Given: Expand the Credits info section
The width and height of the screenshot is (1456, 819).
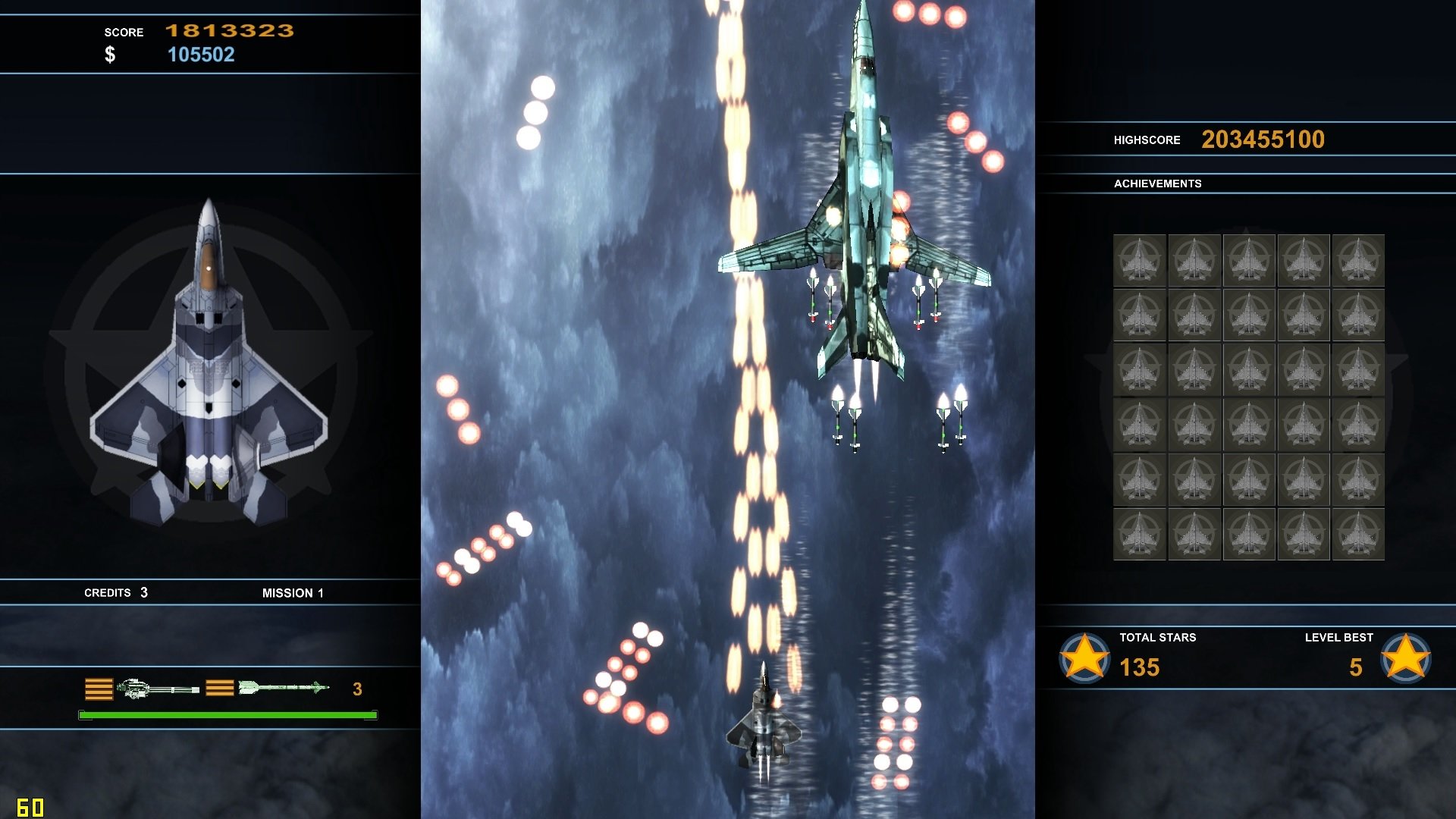Looking at the screenshot, I should click(114, 592).
